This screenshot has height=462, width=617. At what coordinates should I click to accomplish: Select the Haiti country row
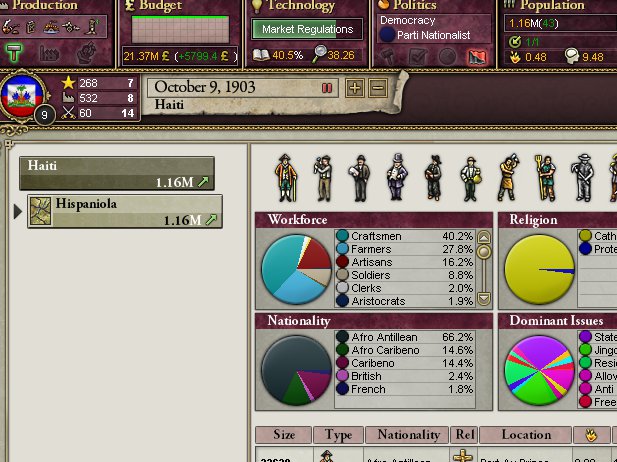click(x=116, y=173)
